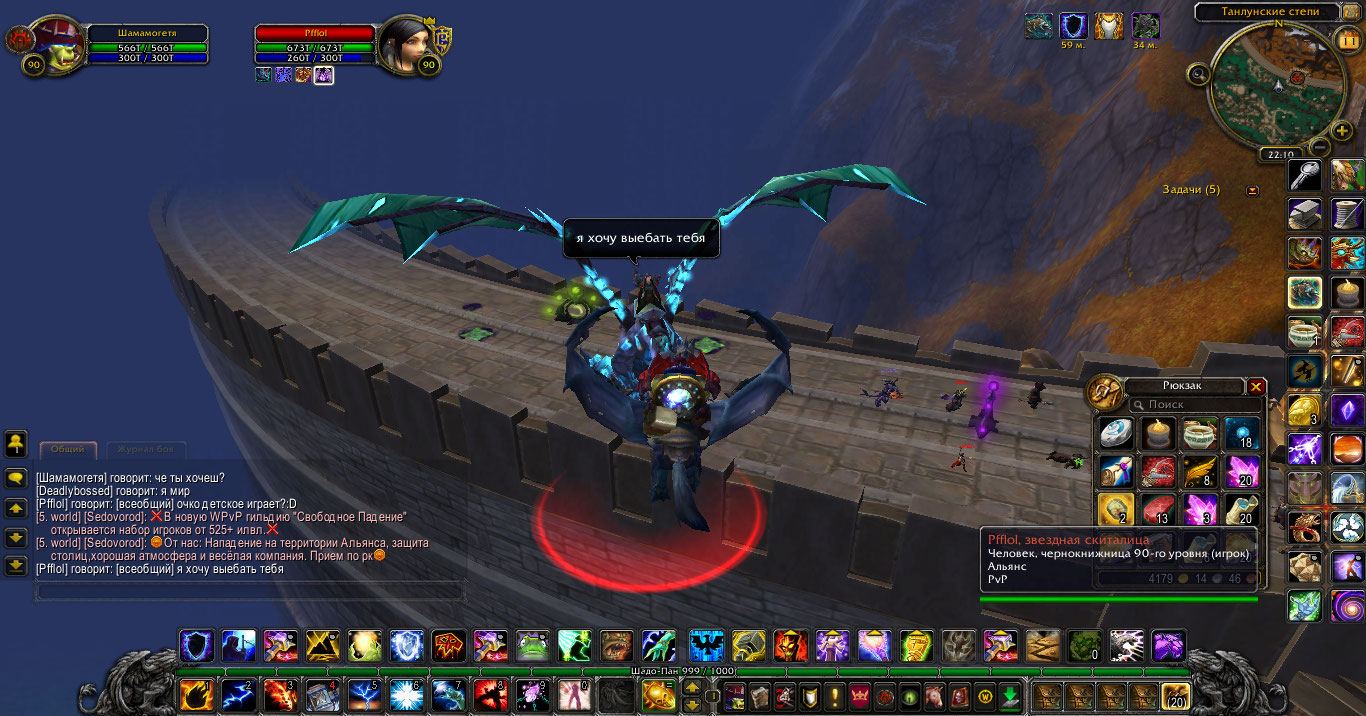Viewport: 1366px width, 716px height.
Task: Switch to the Общий chat tab
Action: [68, 451]
